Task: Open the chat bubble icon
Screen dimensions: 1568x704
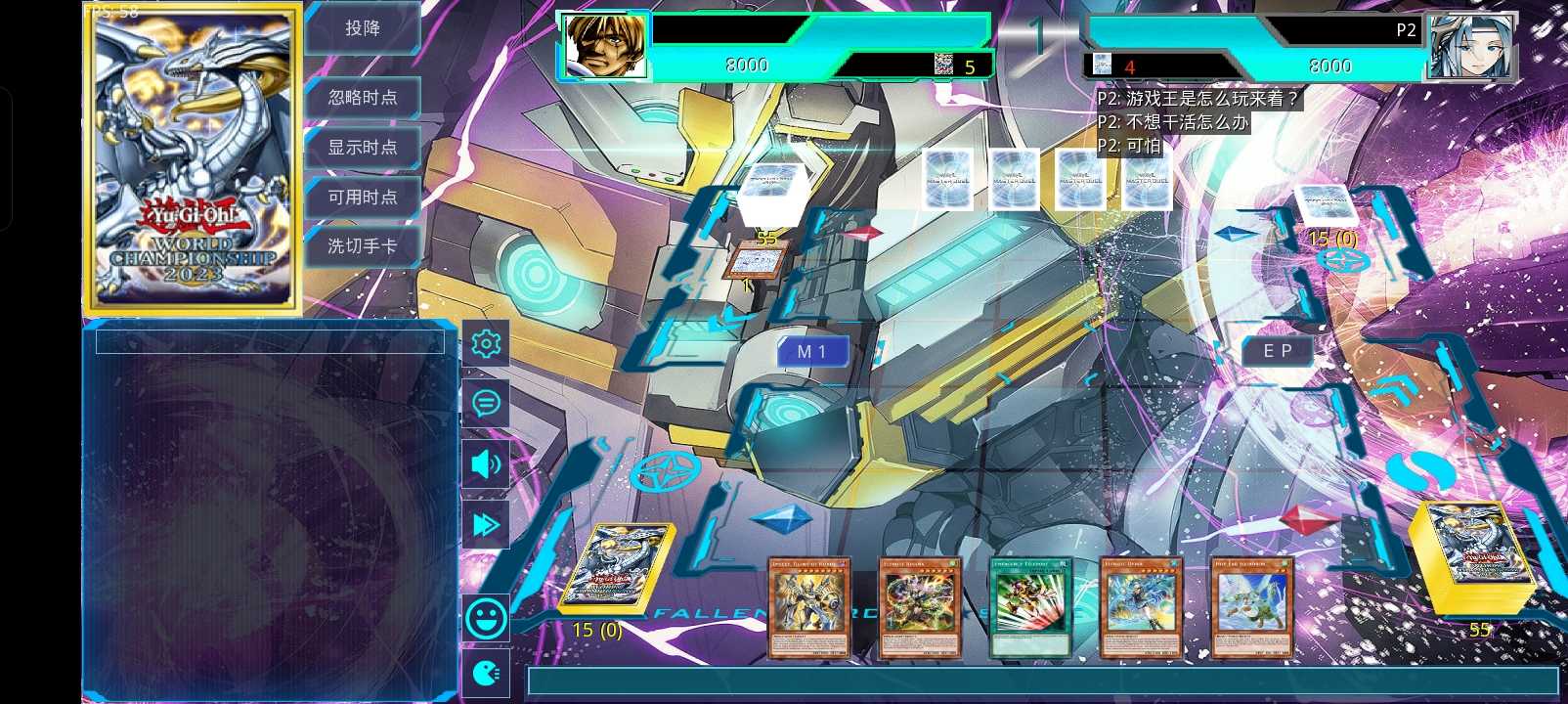Action: click(486, 403)
